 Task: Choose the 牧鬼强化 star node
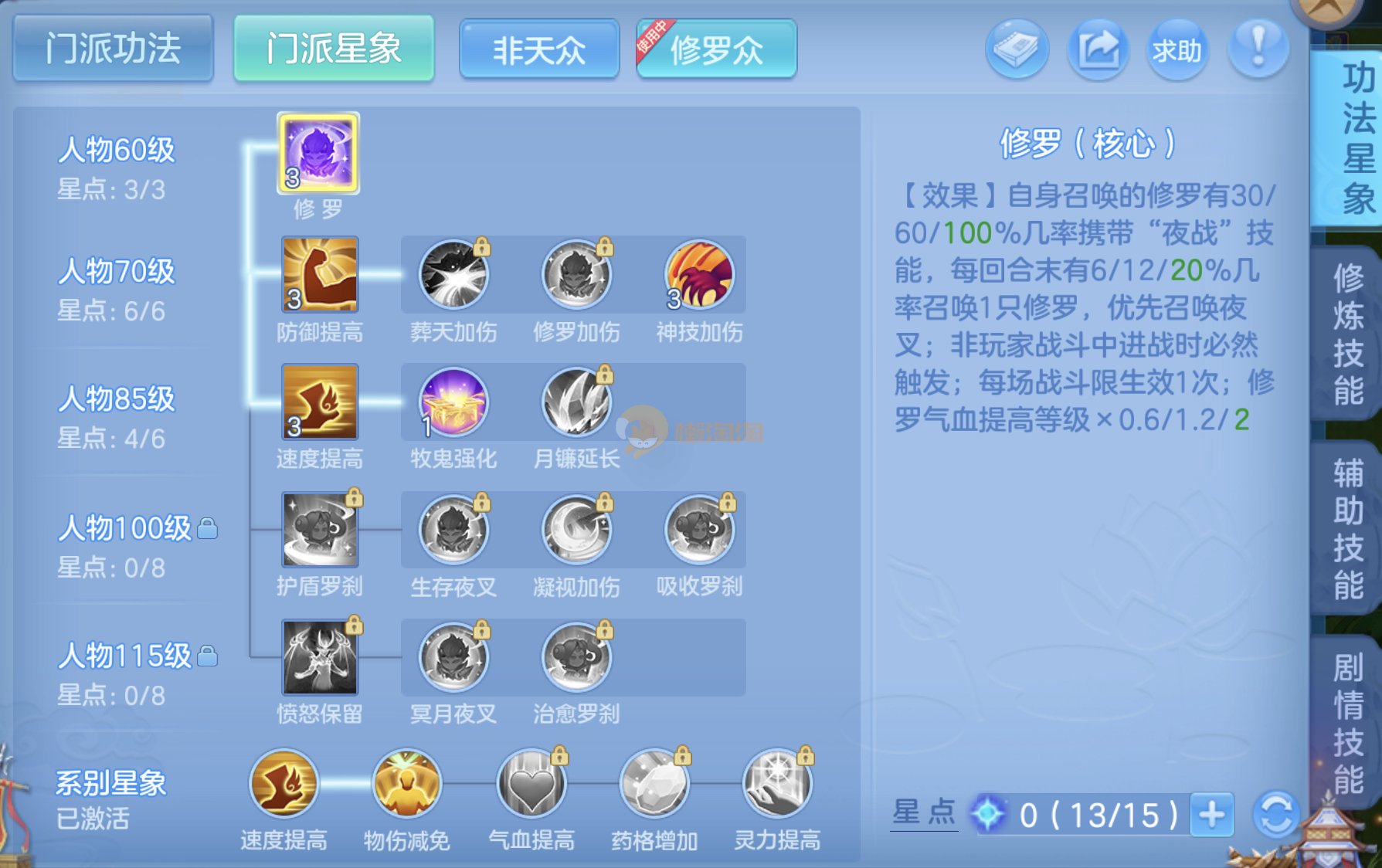453,402
